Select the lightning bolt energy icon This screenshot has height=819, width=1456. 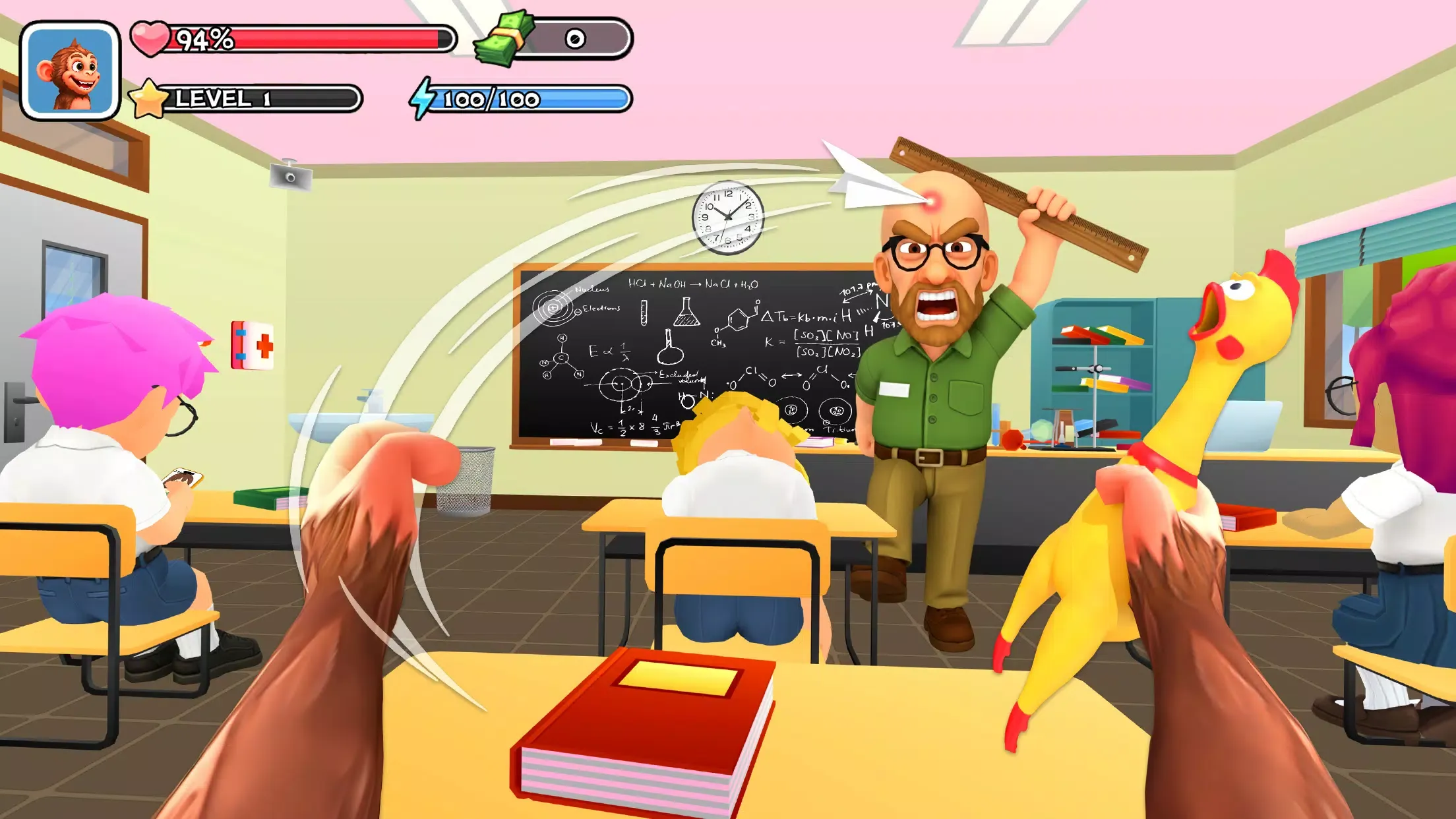pos(423,98)
